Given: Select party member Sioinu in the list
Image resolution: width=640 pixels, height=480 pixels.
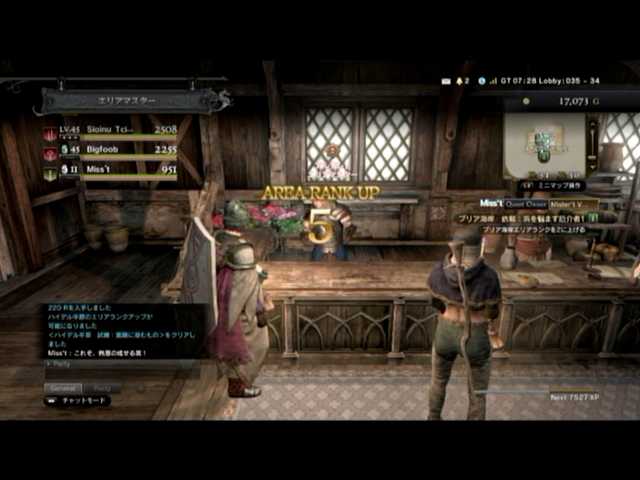Looking at the screenshot, I should click(x=110, y=130).
